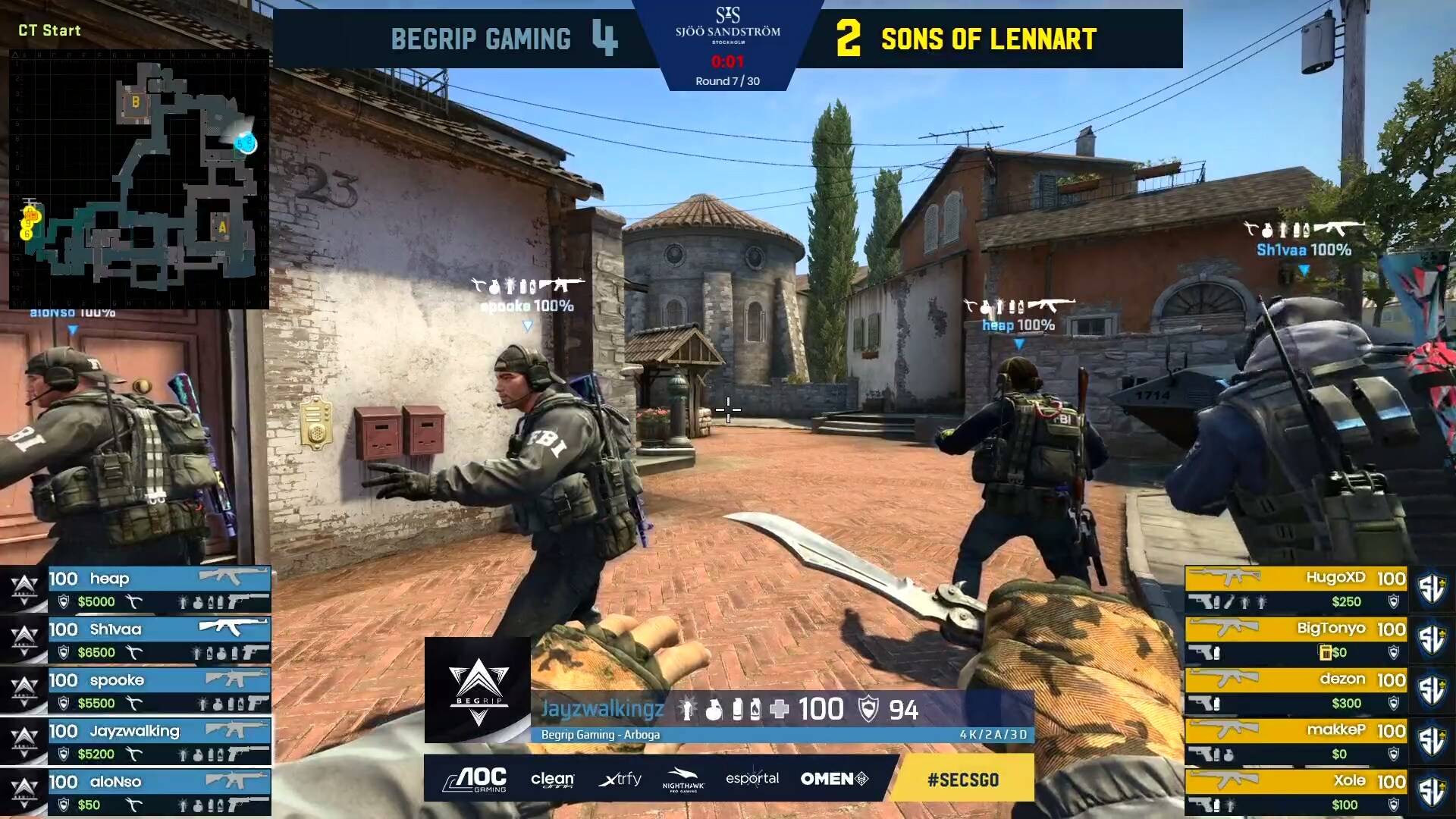The height and width of the screenshot is (819, 1456).
Task: Expand the Round 7/30 counter panel
Action: tap(728, 78)
